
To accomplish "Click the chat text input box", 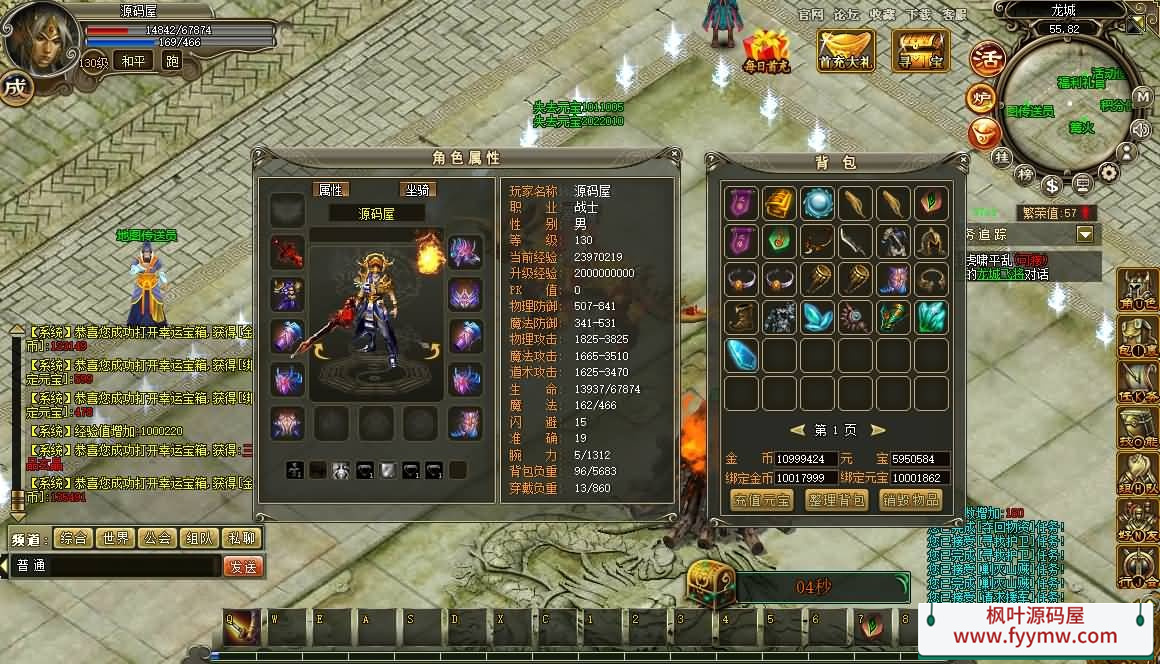I will [115, 566].
